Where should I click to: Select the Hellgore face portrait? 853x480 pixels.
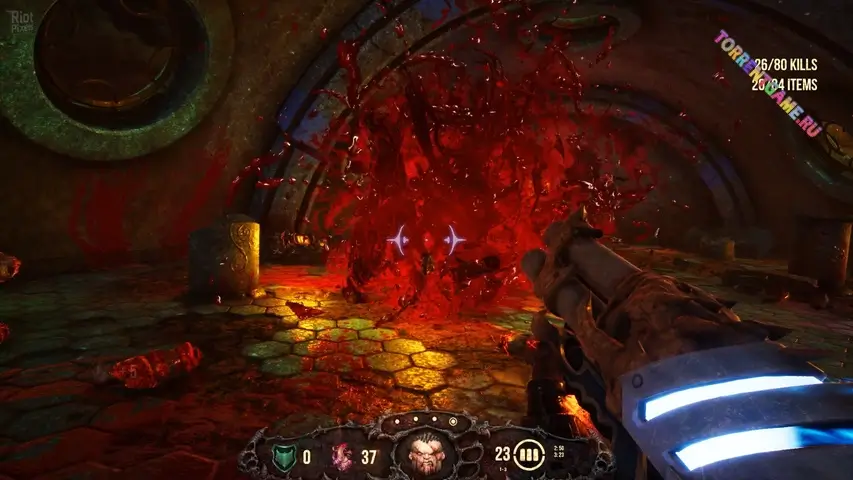click(425, 454)
